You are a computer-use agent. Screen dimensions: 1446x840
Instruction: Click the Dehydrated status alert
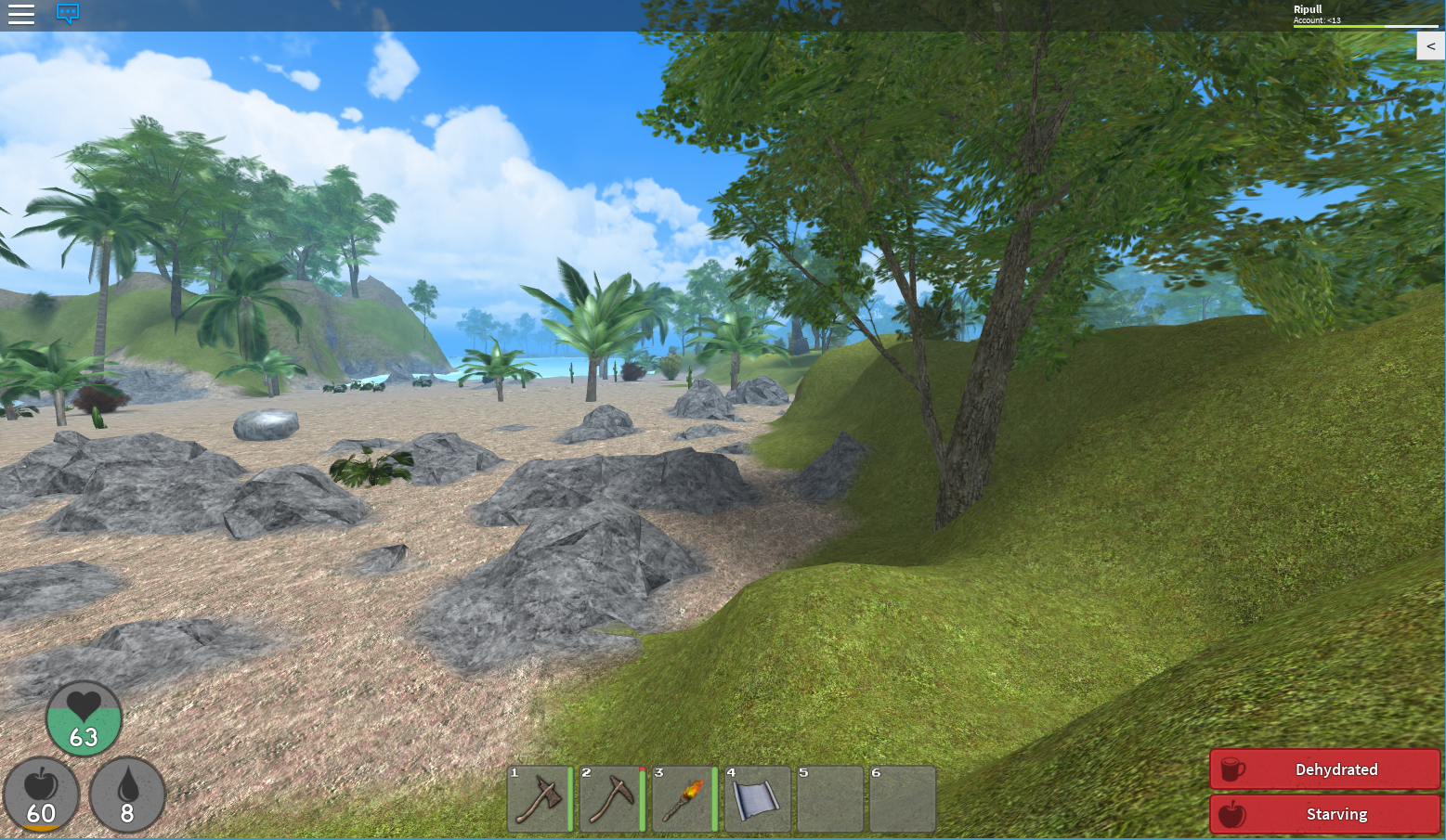tap(1324, 769)
